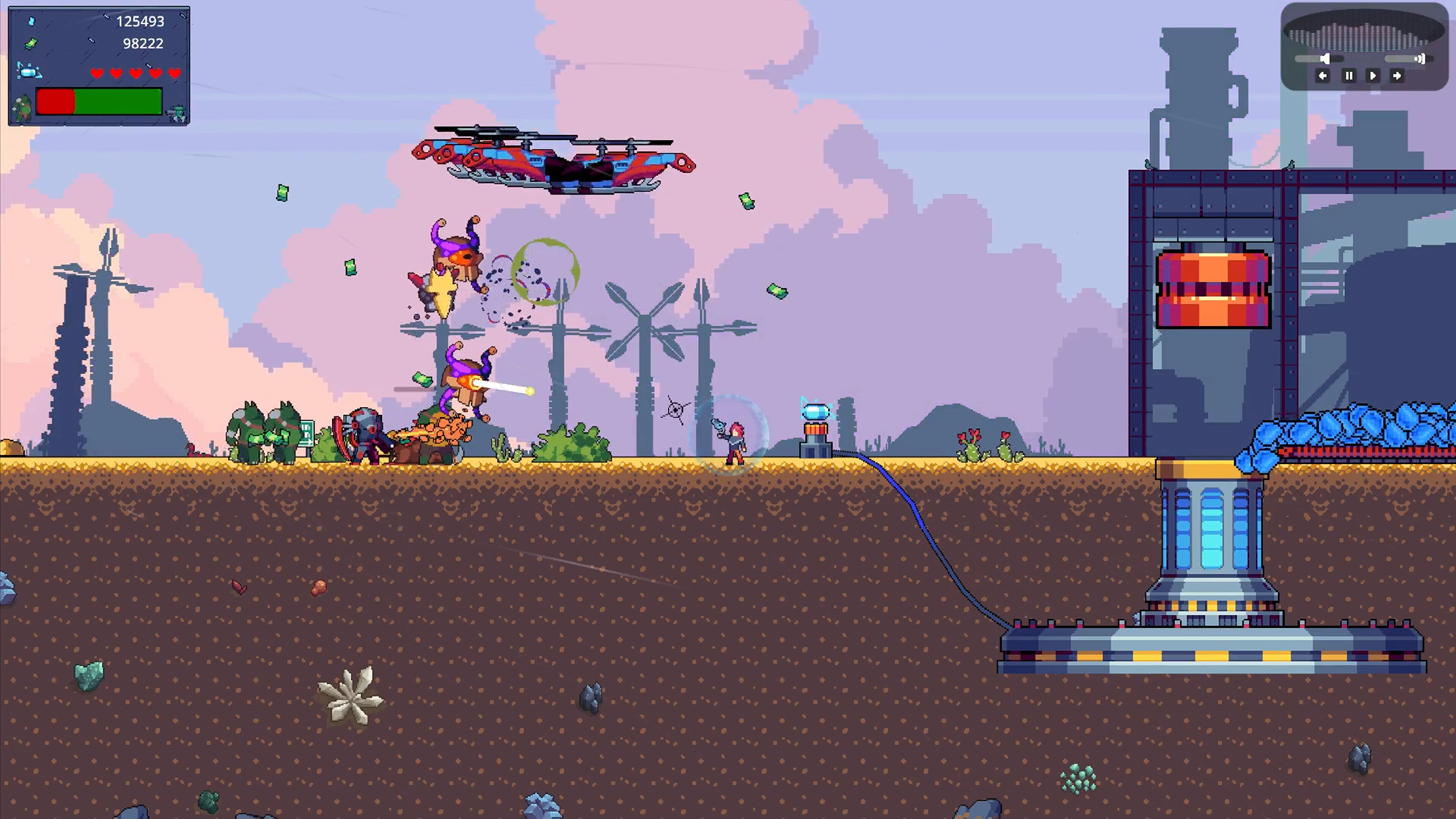Click the speaker icon on the left volume slider
Screen dimensions: 1456x819
pyautogui.click(x=1325, y=59)
